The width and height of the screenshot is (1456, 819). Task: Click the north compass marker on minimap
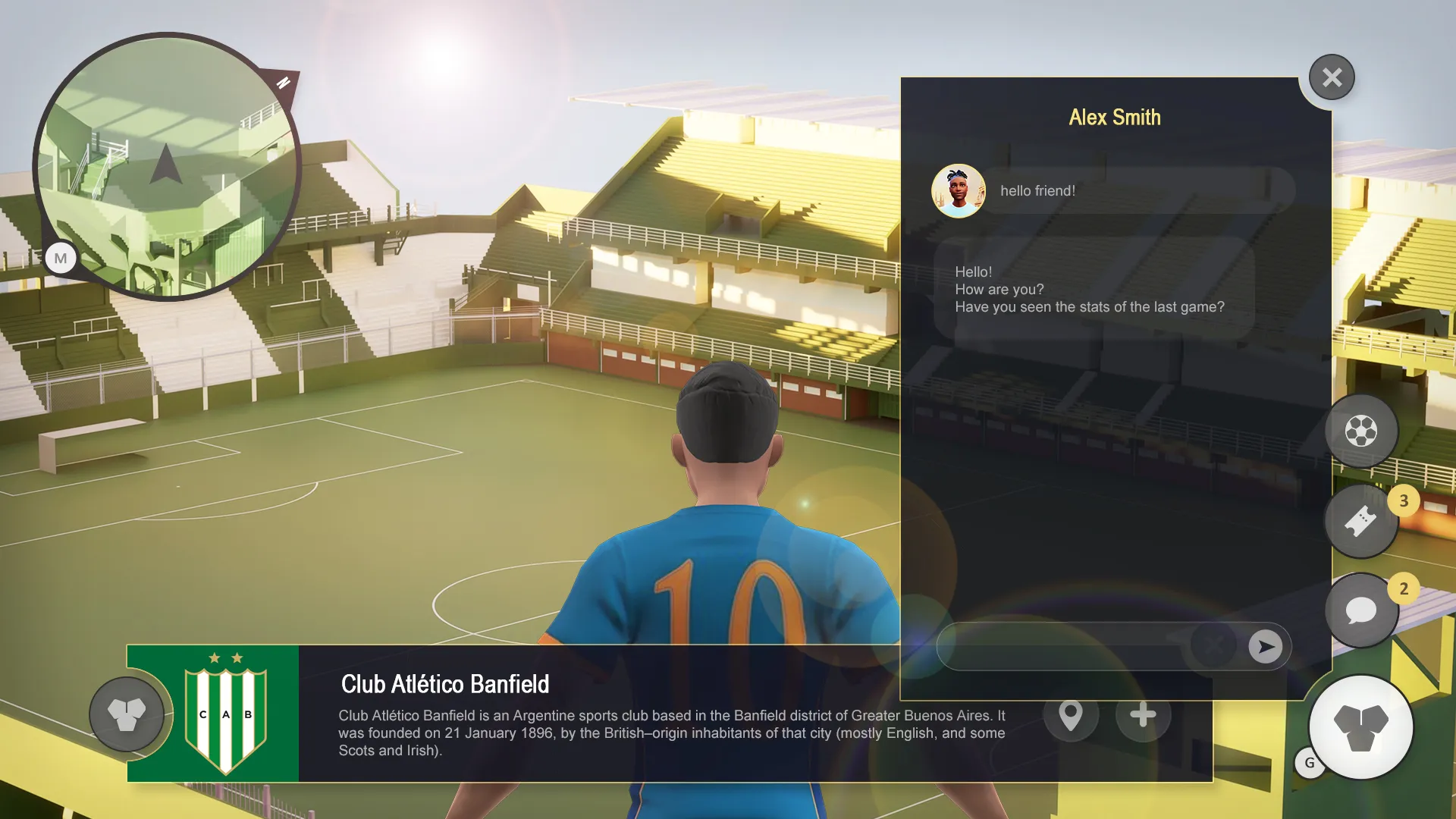click(281, 83)
